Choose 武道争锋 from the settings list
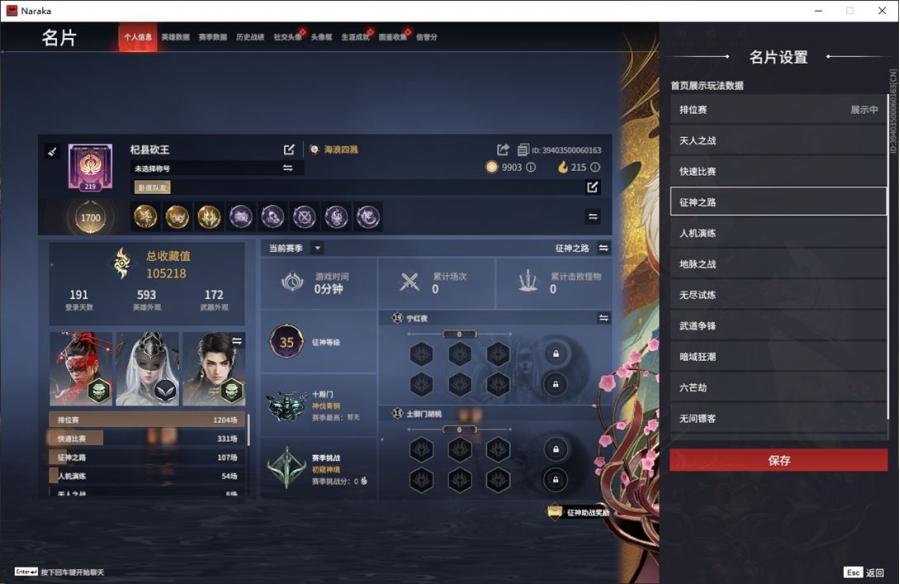The height and width of the screenshot is (584, 900). [778, 326]
